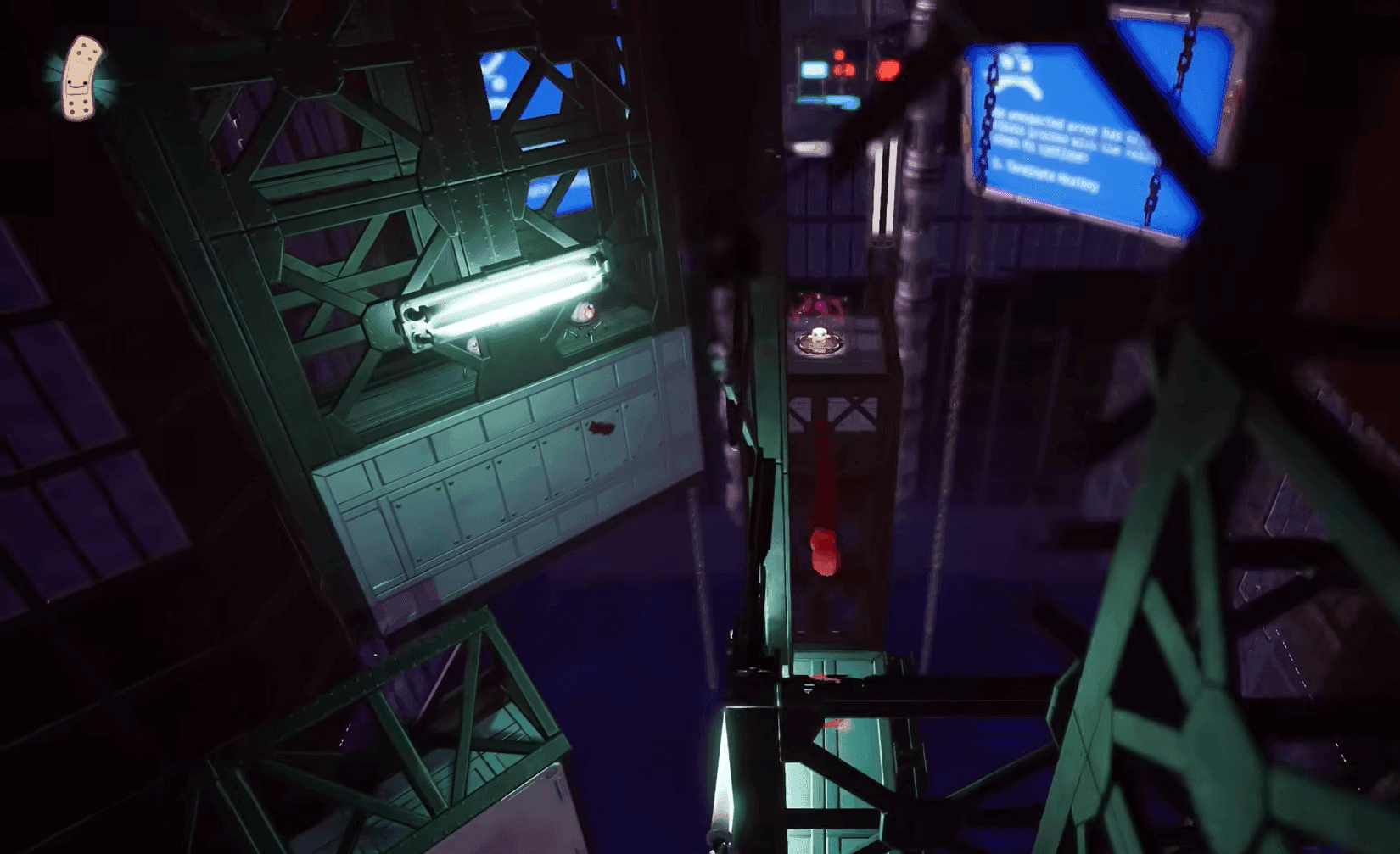Toggle the white-lit switch on the console
The image size is (1400, 854).
[x=815, y=70]
